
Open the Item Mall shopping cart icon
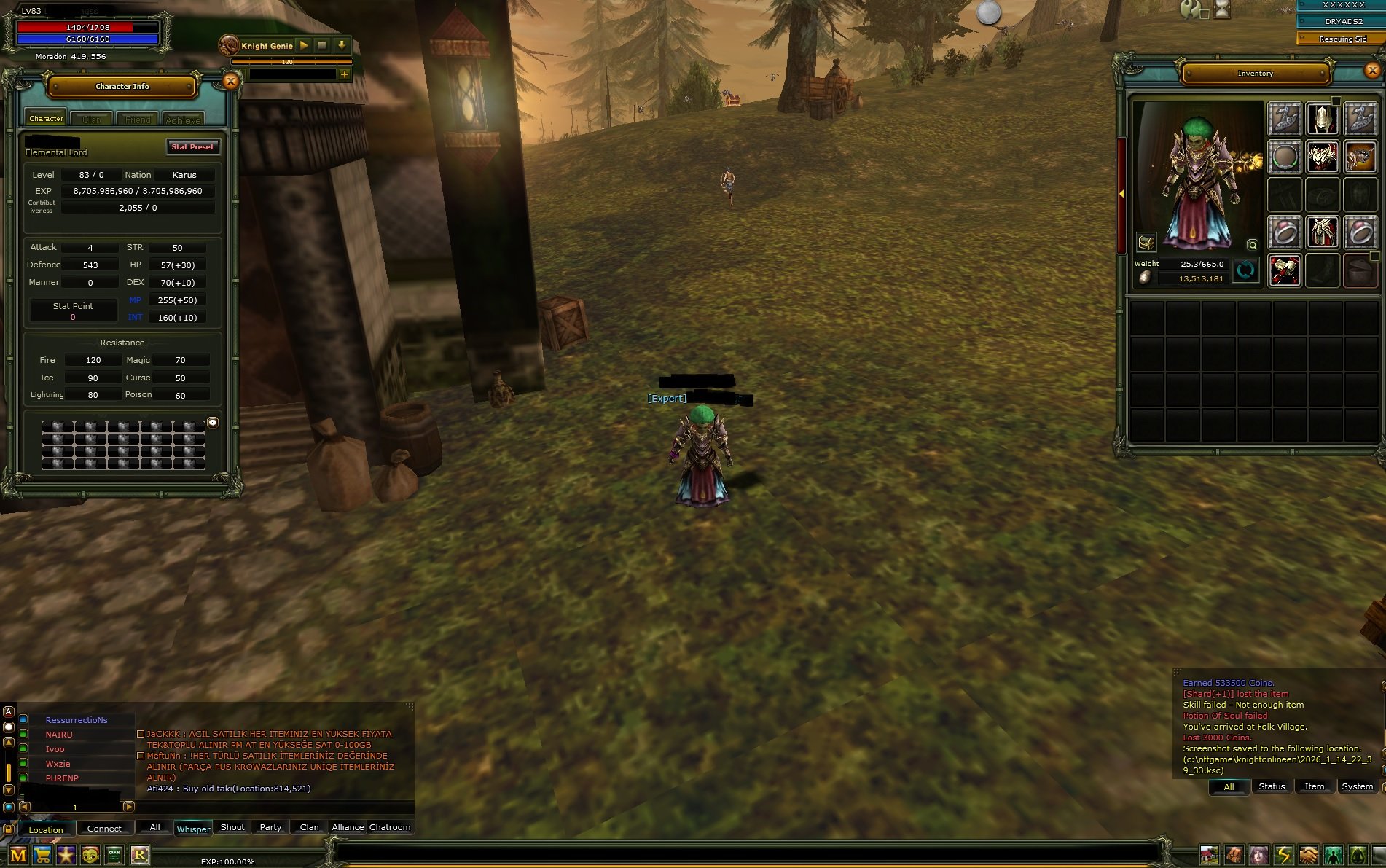tap(42, 855)
